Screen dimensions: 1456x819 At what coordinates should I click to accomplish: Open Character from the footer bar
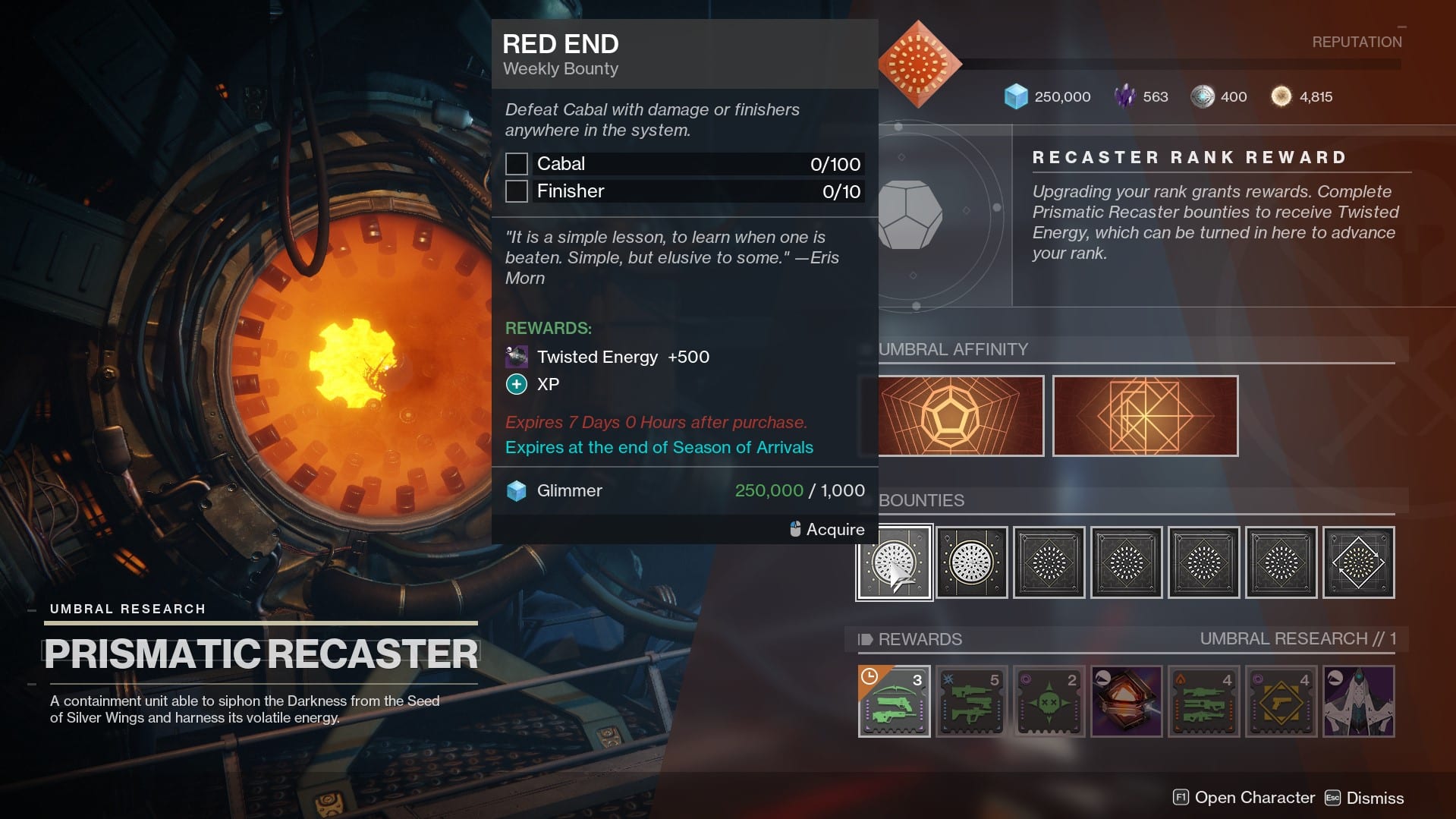click(1244, 798)
